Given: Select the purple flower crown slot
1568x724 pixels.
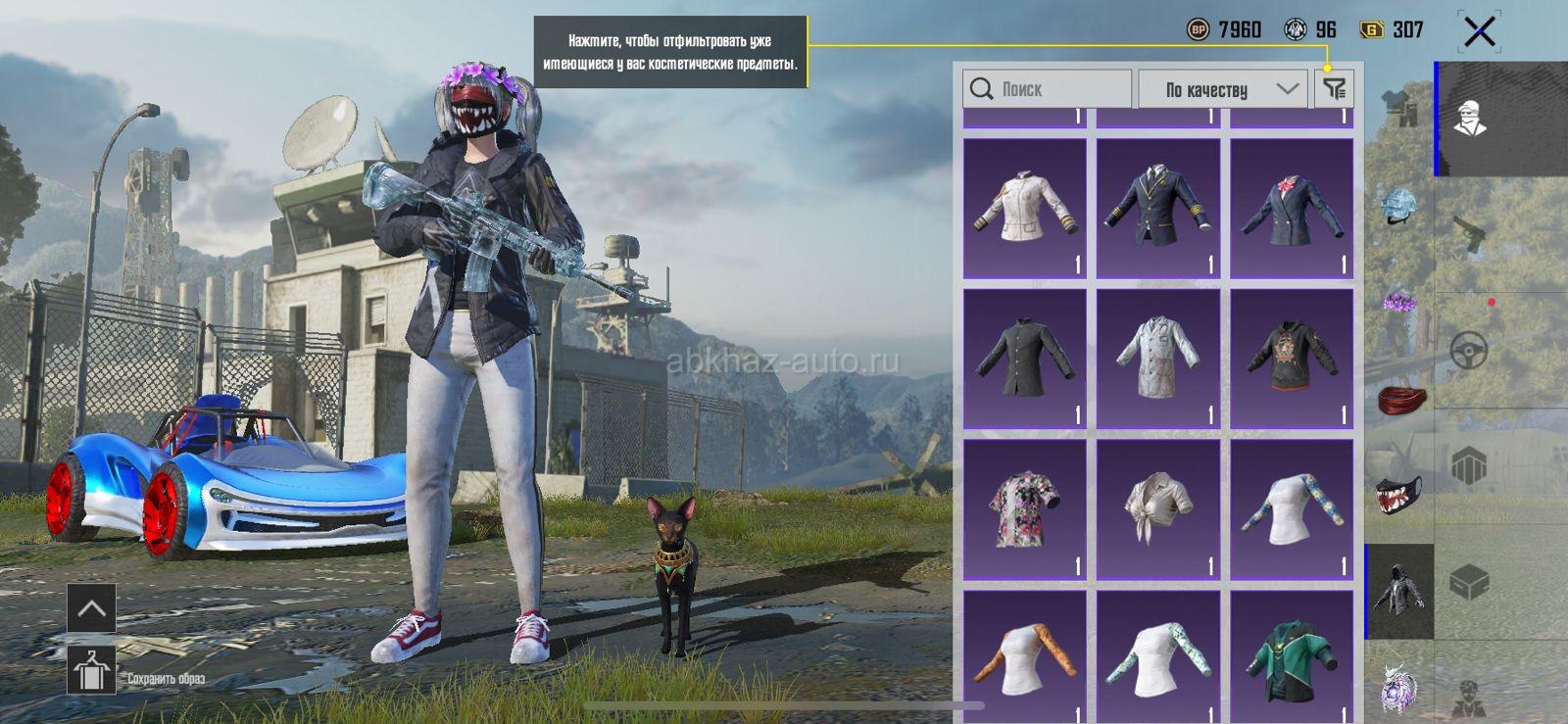Looking at the screenshot, I should [x=1398, y=302].
